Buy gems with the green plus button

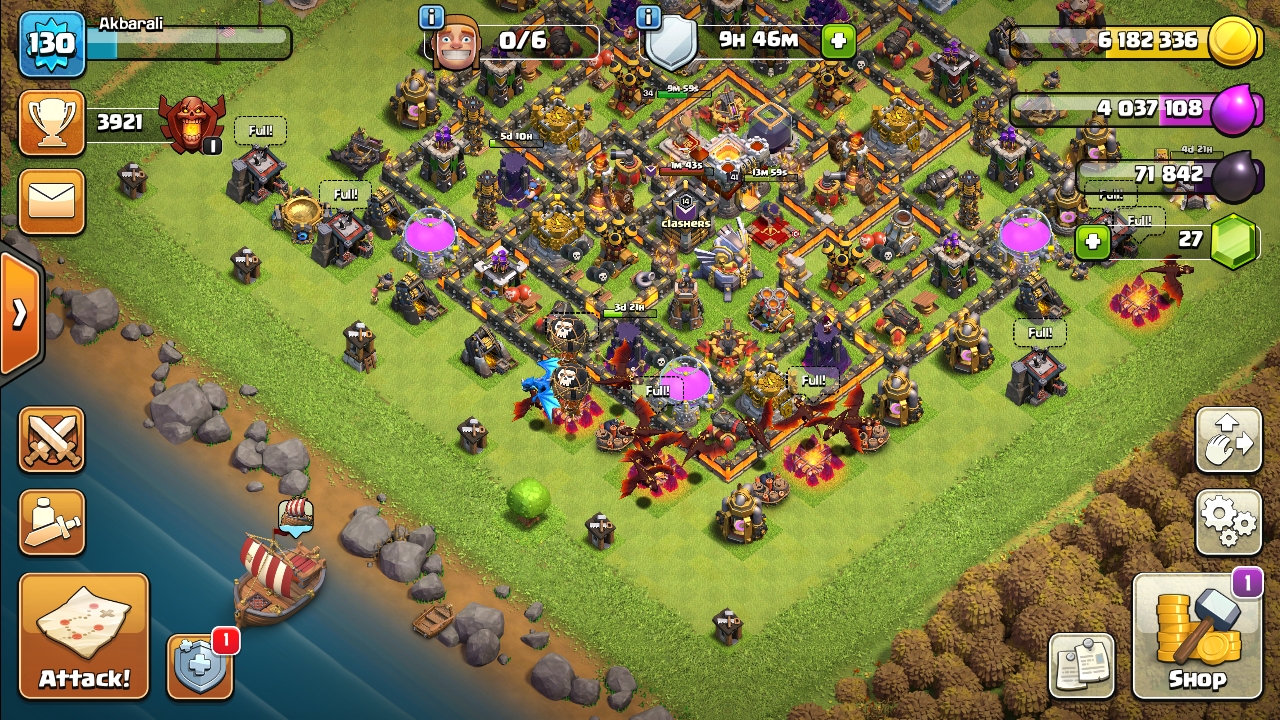tap(1093, 241)
